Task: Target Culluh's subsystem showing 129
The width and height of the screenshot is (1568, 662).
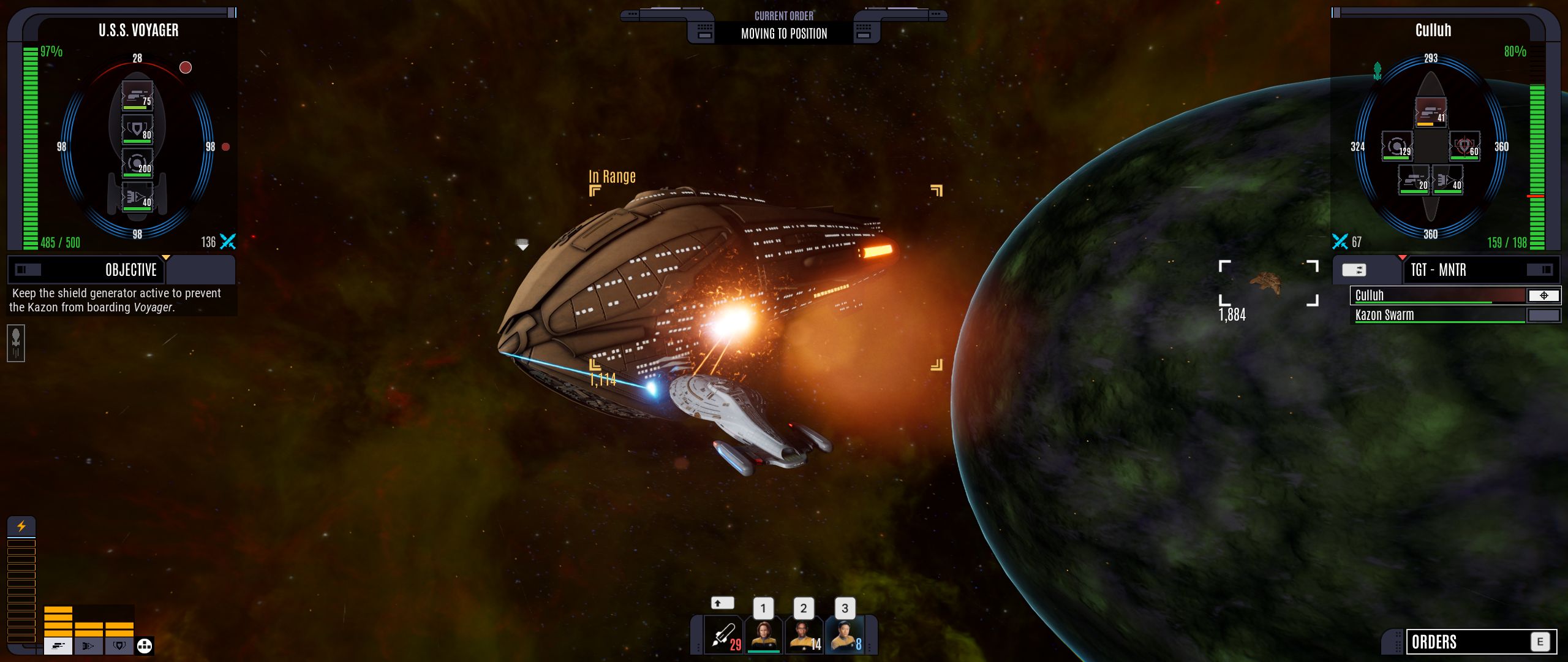Action: (x=1397, y=146)
